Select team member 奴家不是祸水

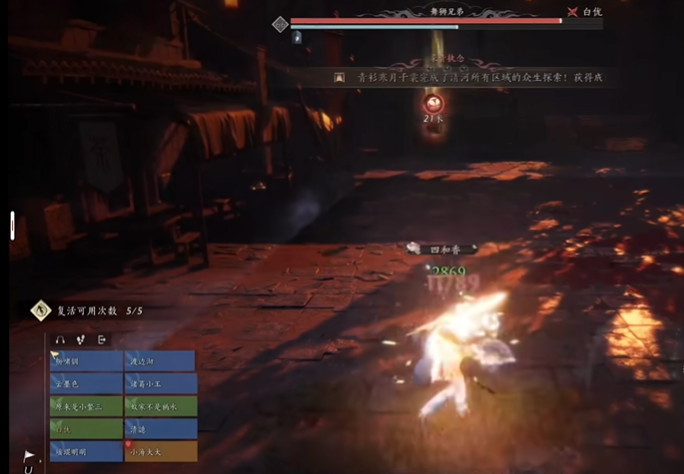point(160,407)
